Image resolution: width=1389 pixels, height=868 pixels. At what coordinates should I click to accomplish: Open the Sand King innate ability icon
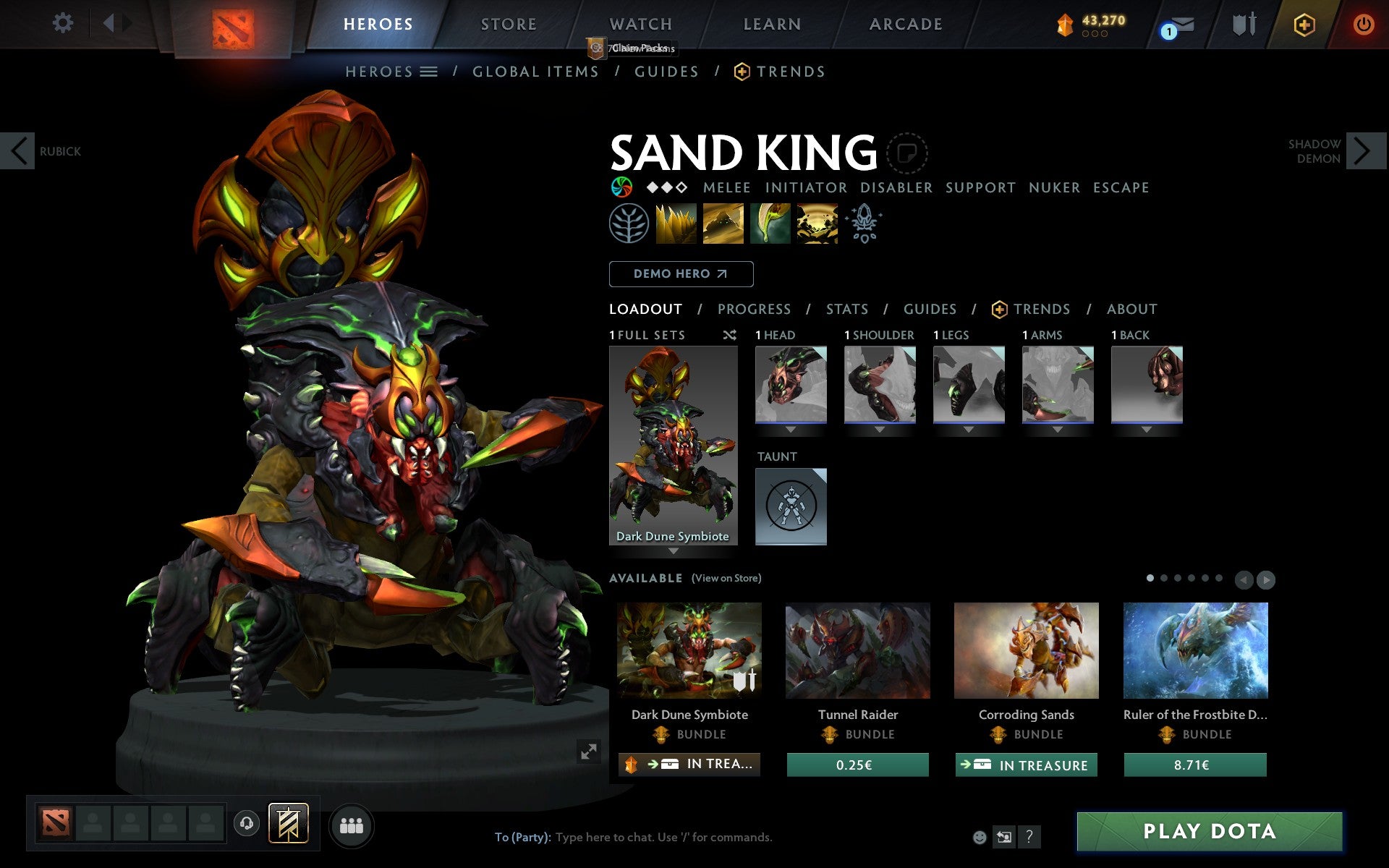[x=629, y=224]
